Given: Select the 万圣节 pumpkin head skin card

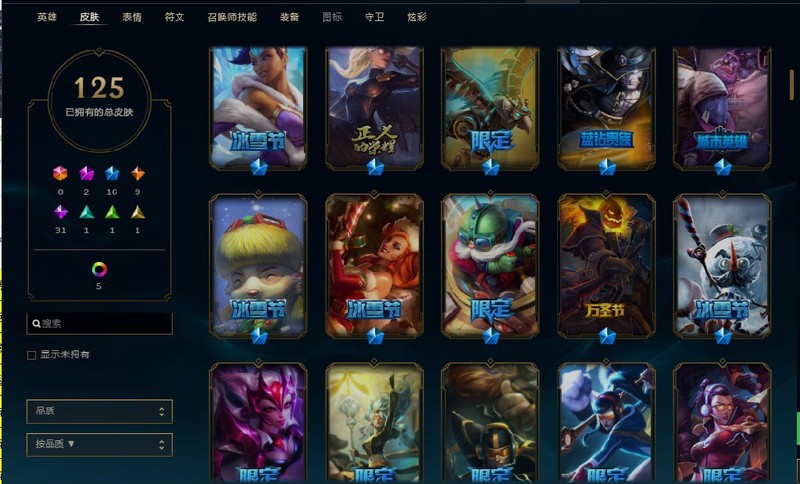Looking at the screenshot, I should (607, 265).
